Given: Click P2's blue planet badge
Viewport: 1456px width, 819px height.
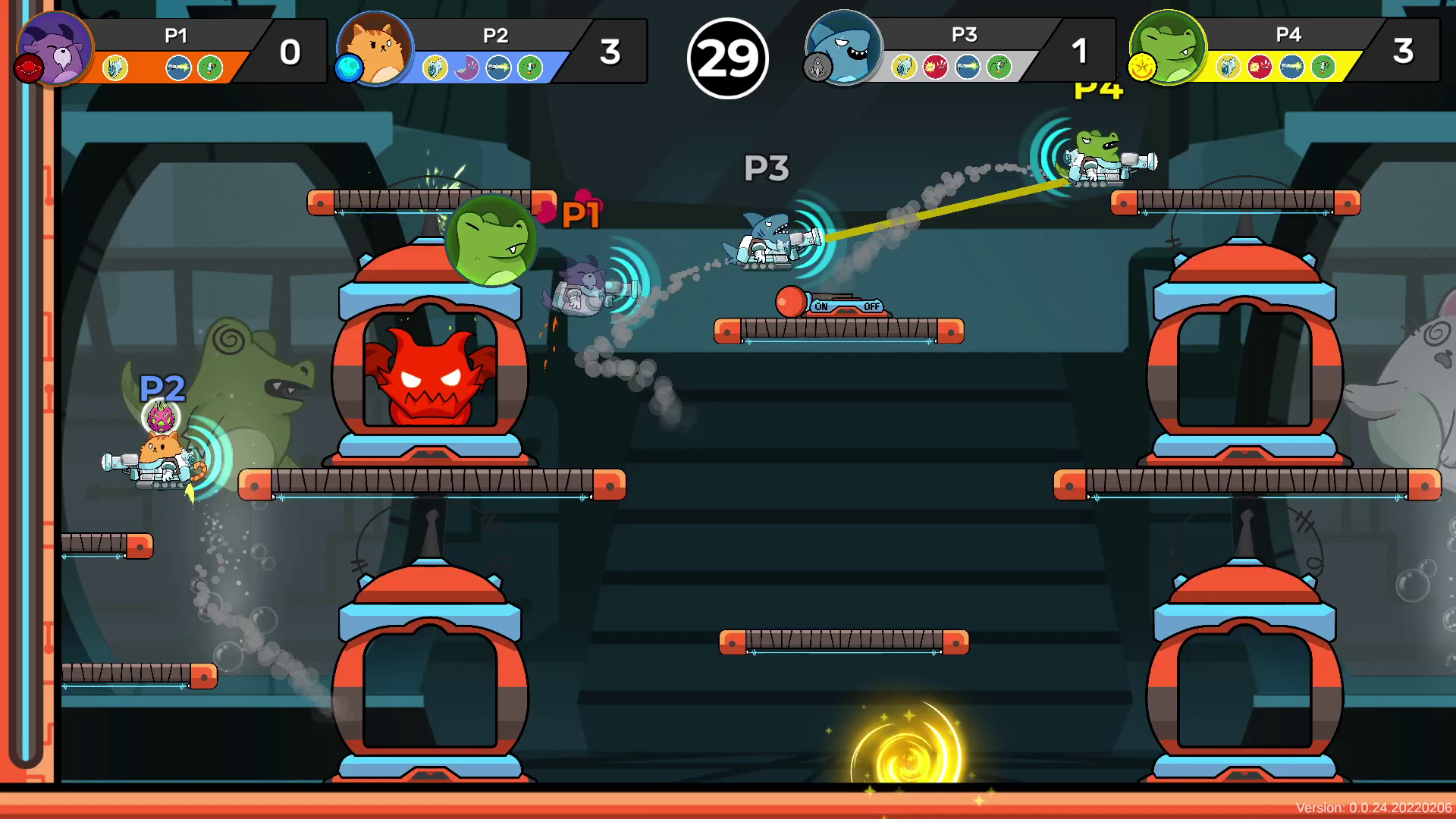Looking at the screenshot, I should click(x=349, y=68).
